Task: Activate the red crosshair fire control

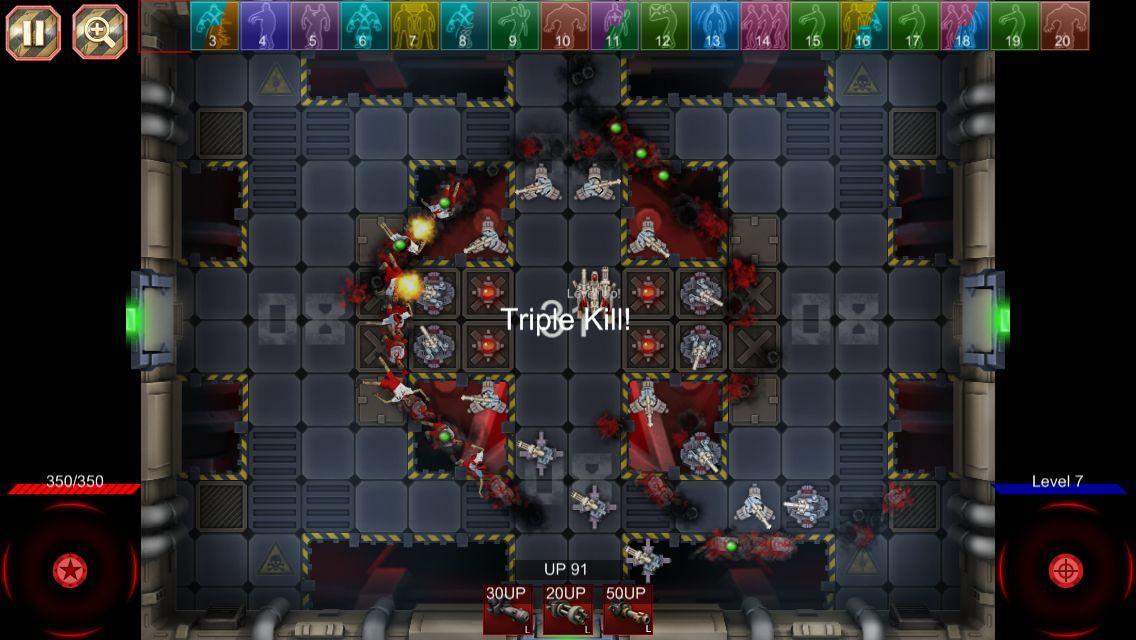Action: 1065,571
